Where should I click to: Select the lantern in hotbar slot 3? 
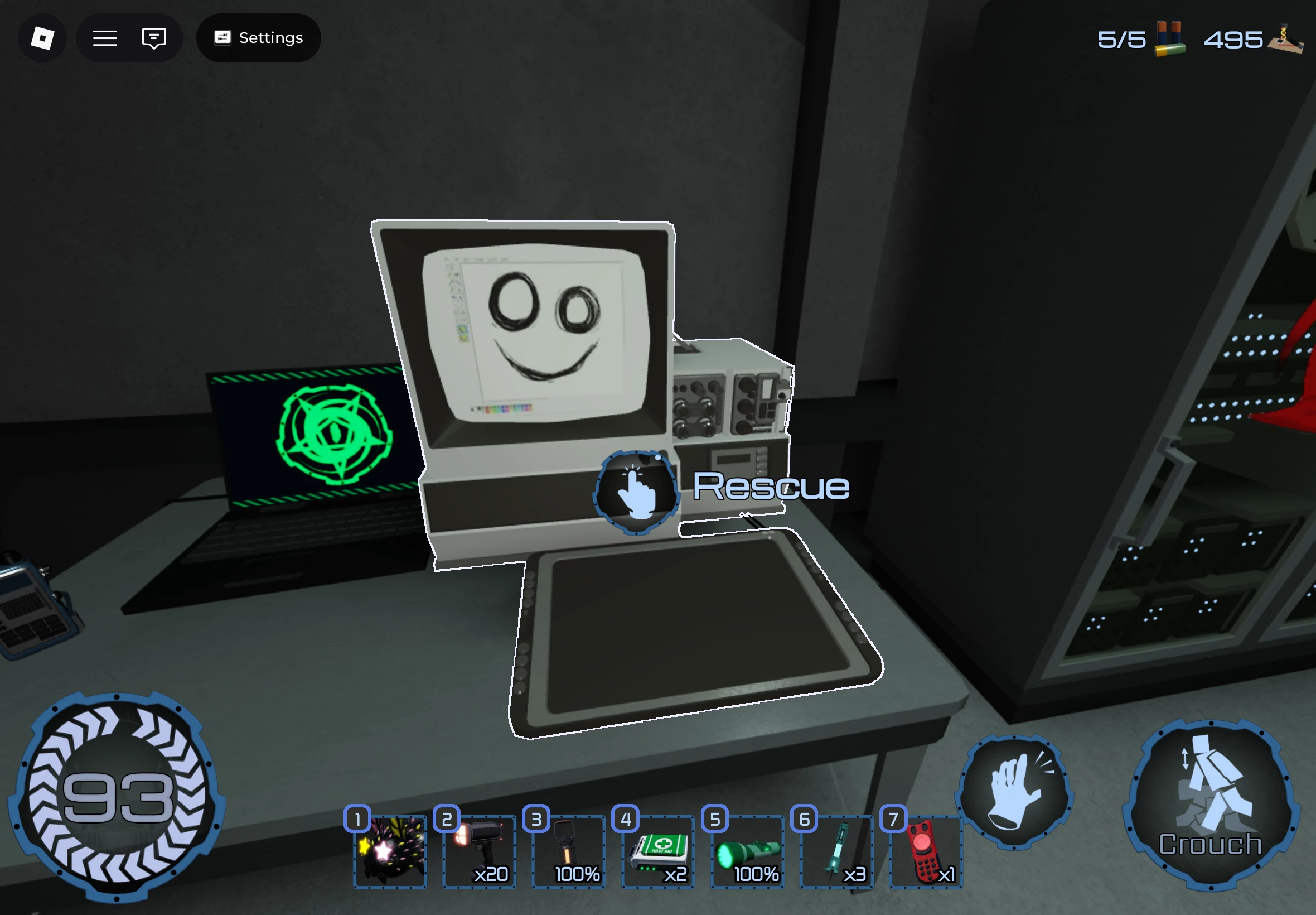[x=569, y=851]
